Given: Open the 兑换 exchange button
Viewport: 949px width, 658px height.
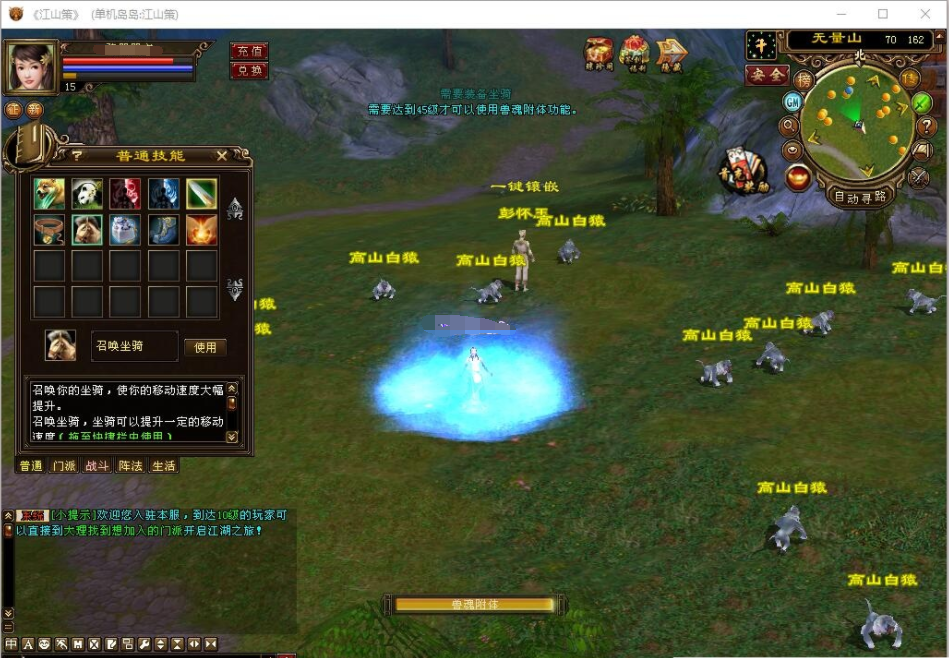Looking at the screenshot, I should click(248, 70).
